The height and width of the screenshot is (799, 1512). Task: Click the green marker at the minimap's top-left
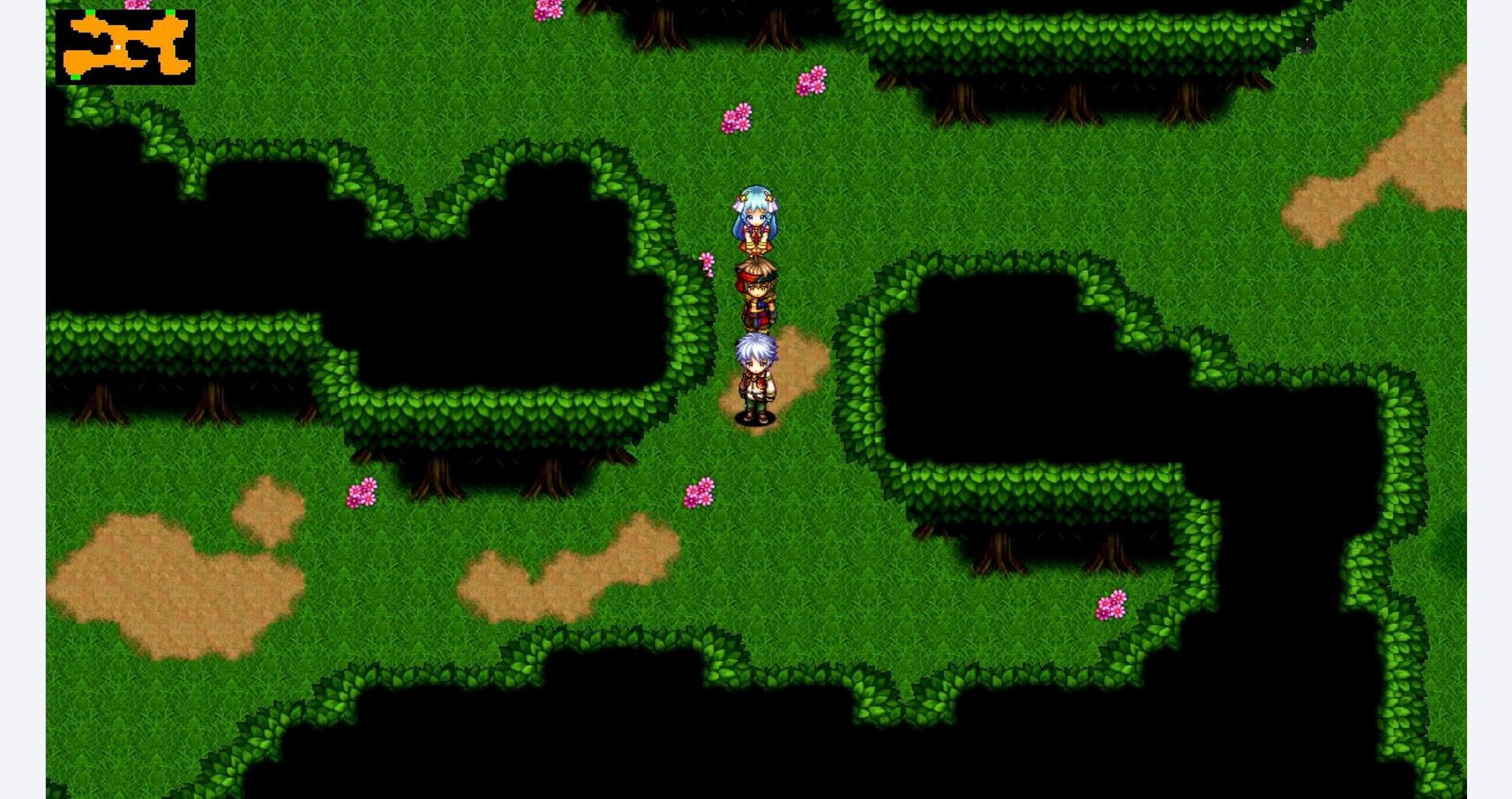(90, 12)
